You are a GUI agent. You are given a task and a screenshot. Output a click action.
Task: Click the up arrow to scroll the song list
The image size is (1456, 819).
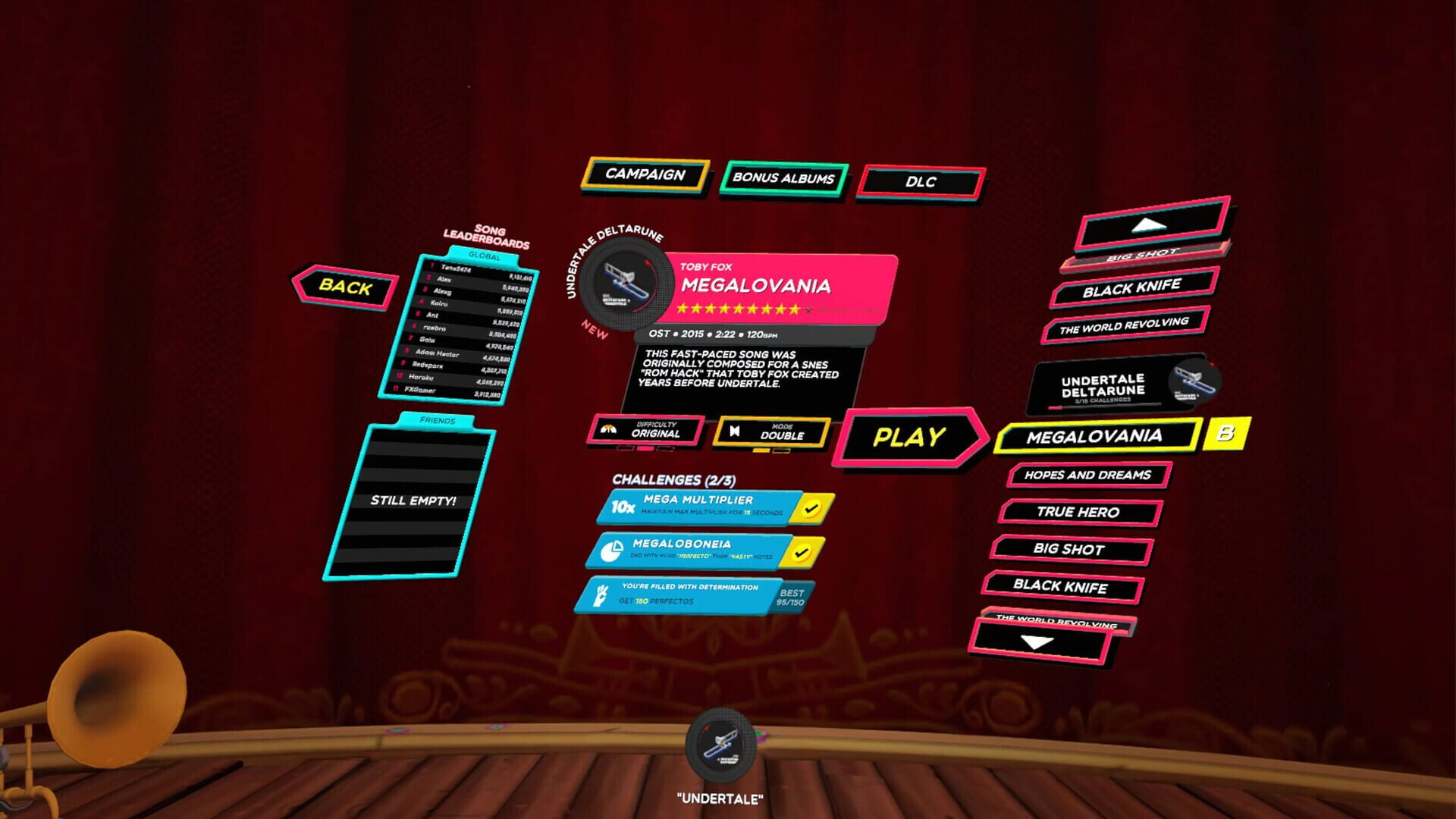[x=1150, y=225]
